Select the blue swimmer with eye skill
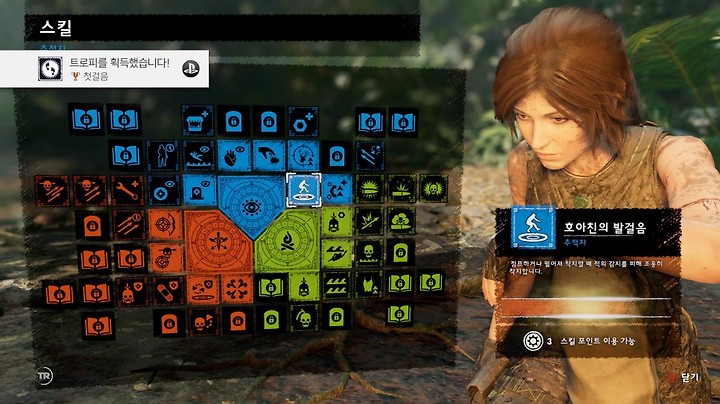This screenshot has height=404, width=720. [197, 155]
